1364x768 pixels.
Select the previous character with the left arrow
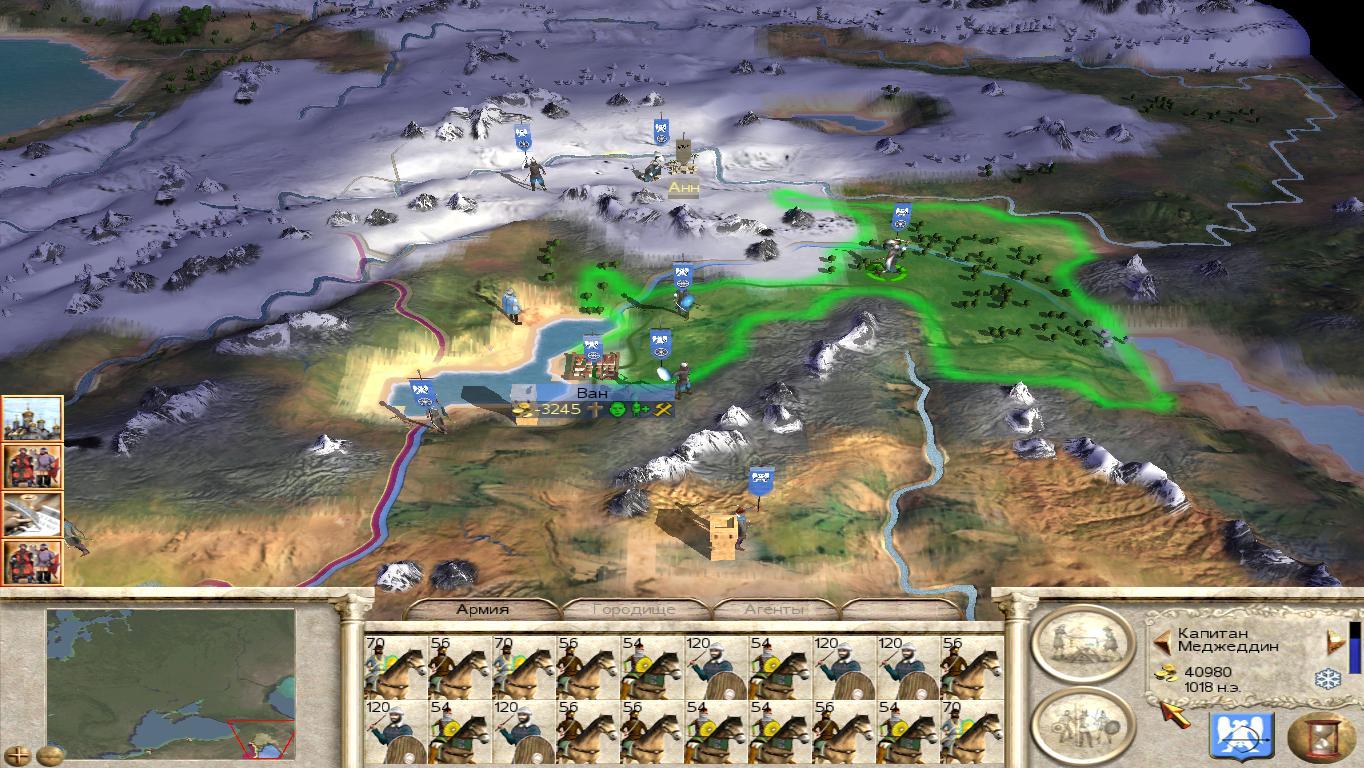point(1162,640)
